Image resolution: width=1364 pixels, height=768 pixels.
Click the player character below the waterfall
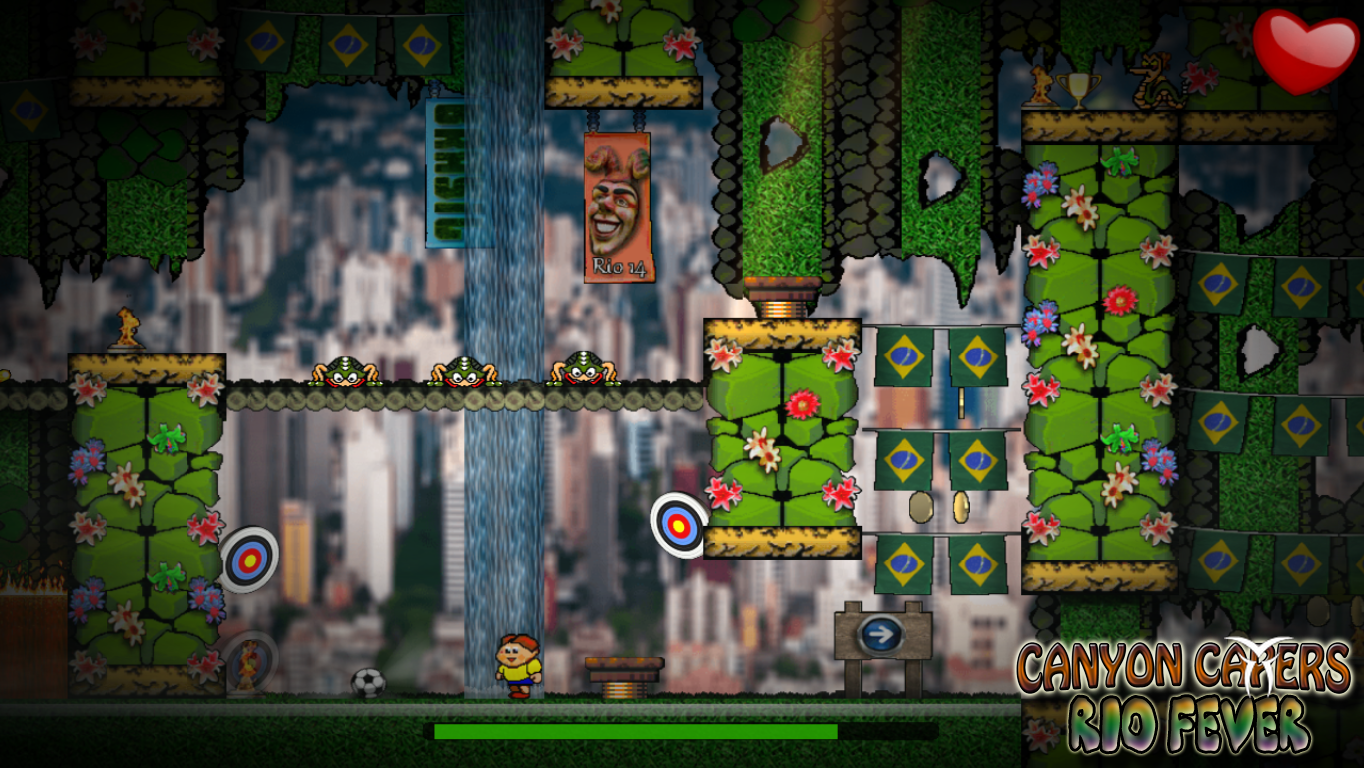(x=518, y=666)
